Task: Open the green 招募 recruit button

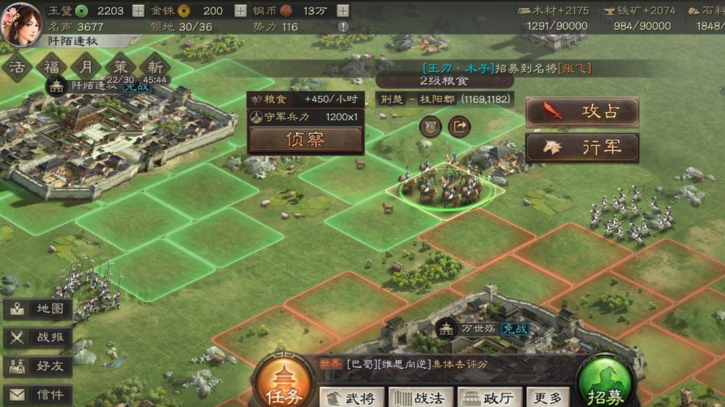Action: point(605,384)
